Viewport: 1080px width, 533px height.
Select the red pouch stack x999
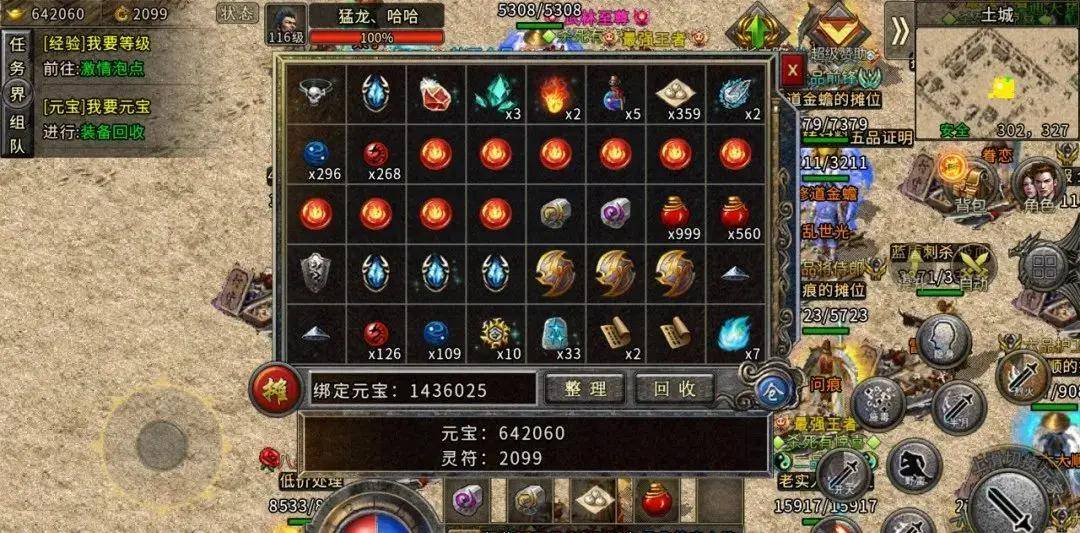point(676,215)
